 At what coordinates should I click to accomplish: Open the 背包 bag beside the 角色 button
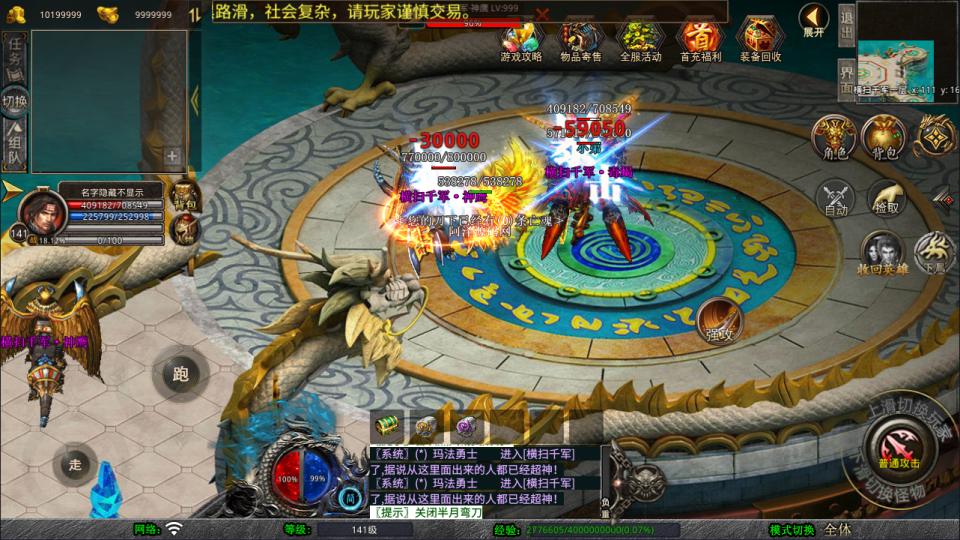(883, 137)
